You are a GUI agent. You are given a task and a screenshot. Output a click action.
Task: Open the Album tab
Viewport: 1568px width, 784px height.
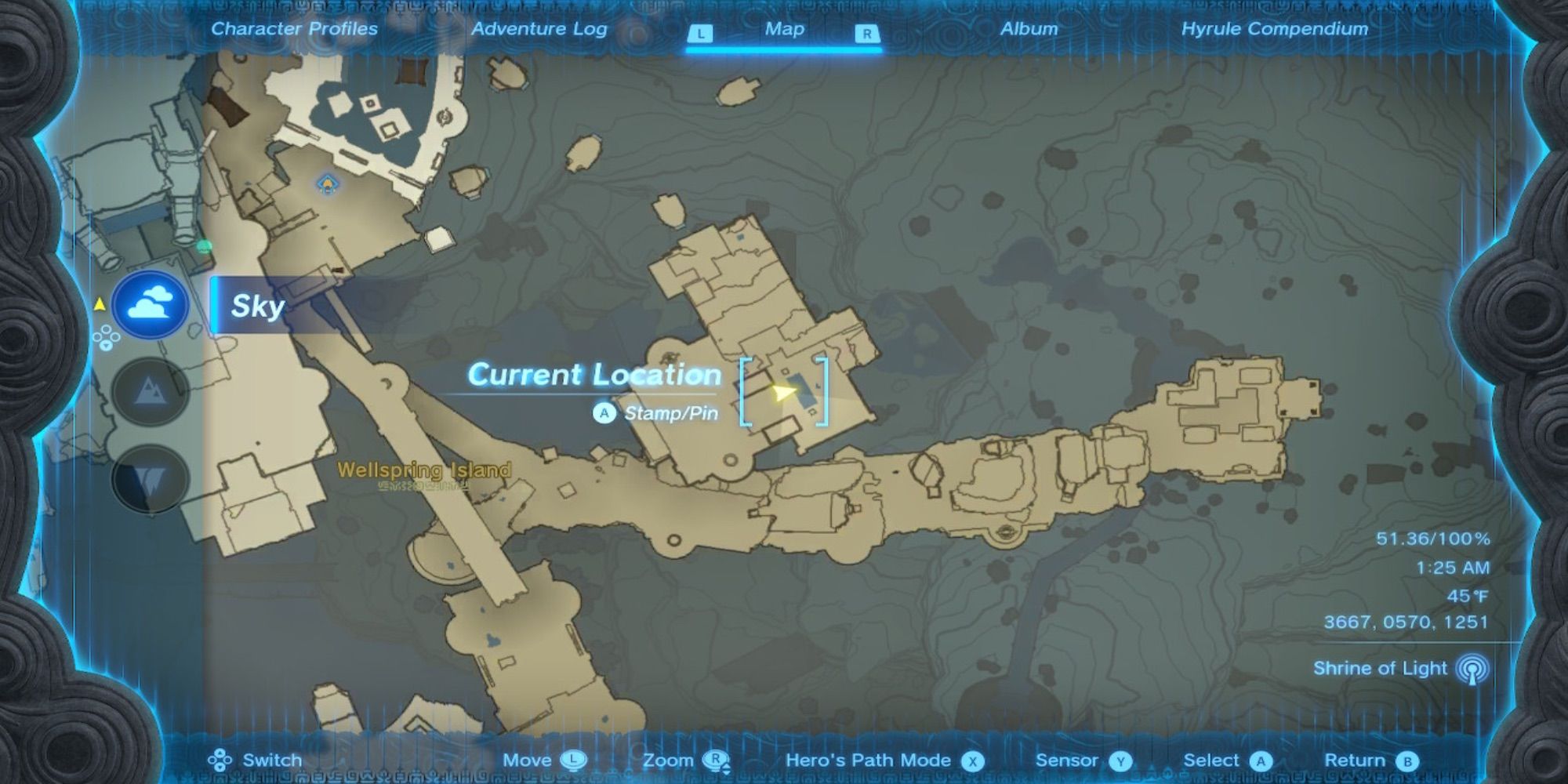pos(1029,29)
